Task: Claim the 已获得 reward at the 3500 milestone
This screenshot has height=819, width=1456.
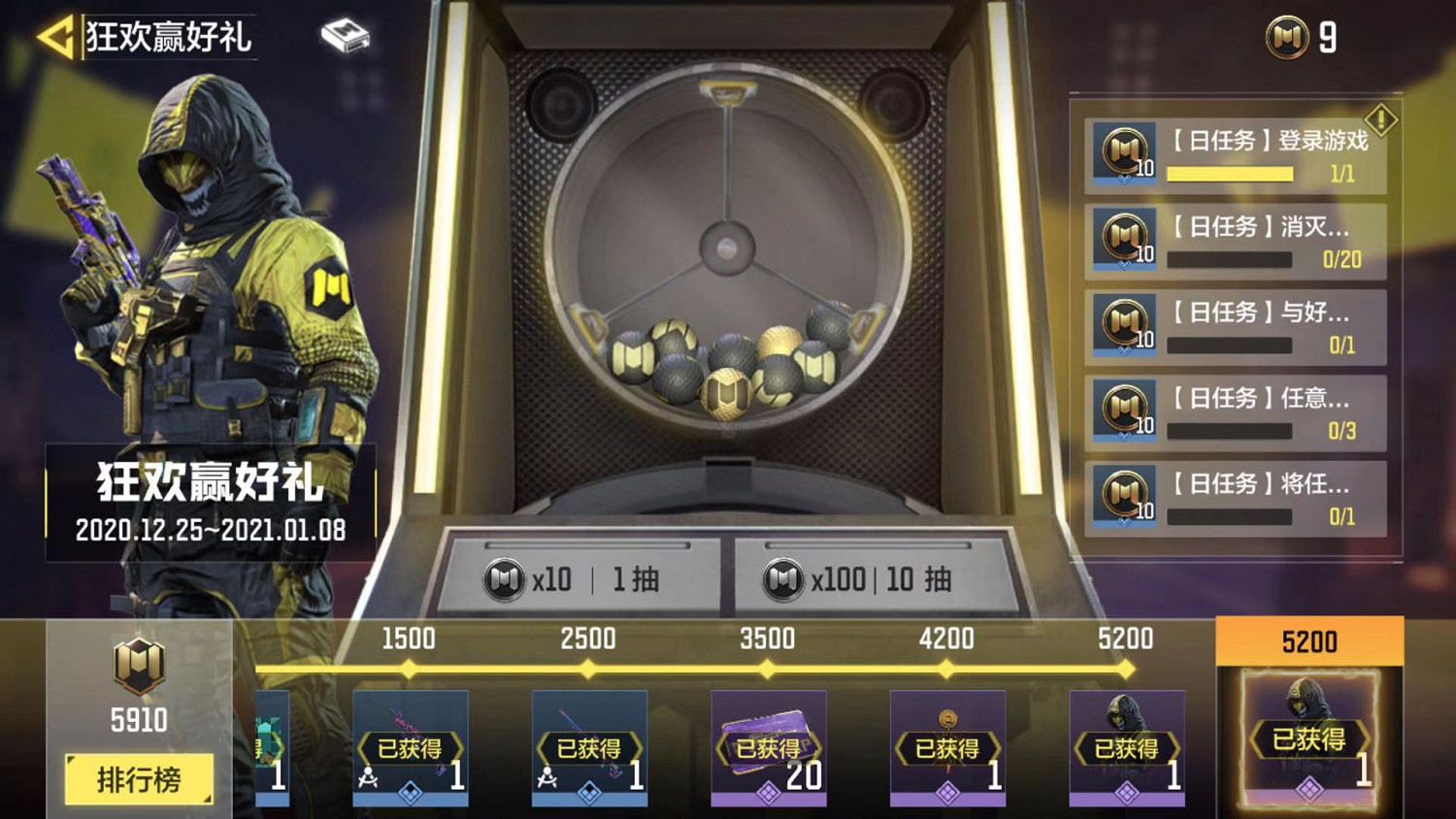Action: (770, 747)
